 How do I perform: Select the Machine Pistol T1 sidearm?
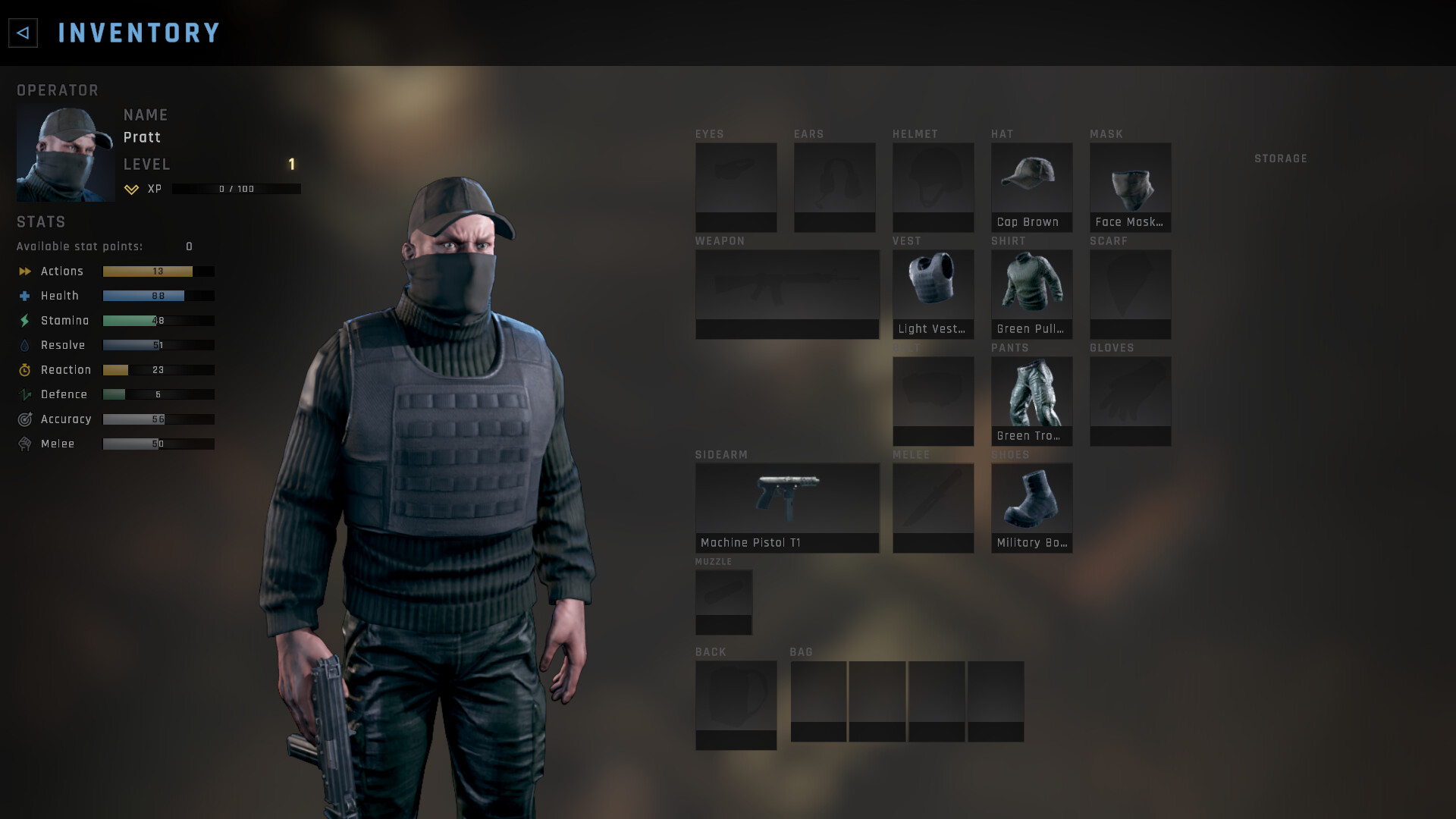(x=787, y=500)
